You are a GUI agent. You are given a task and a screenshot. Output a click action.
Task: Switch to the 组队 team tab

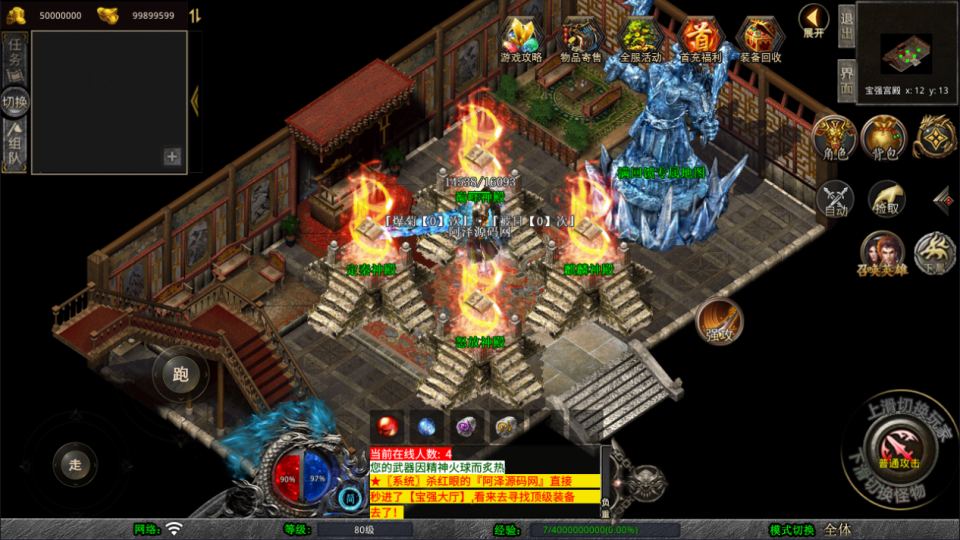(x=15, y=148)
